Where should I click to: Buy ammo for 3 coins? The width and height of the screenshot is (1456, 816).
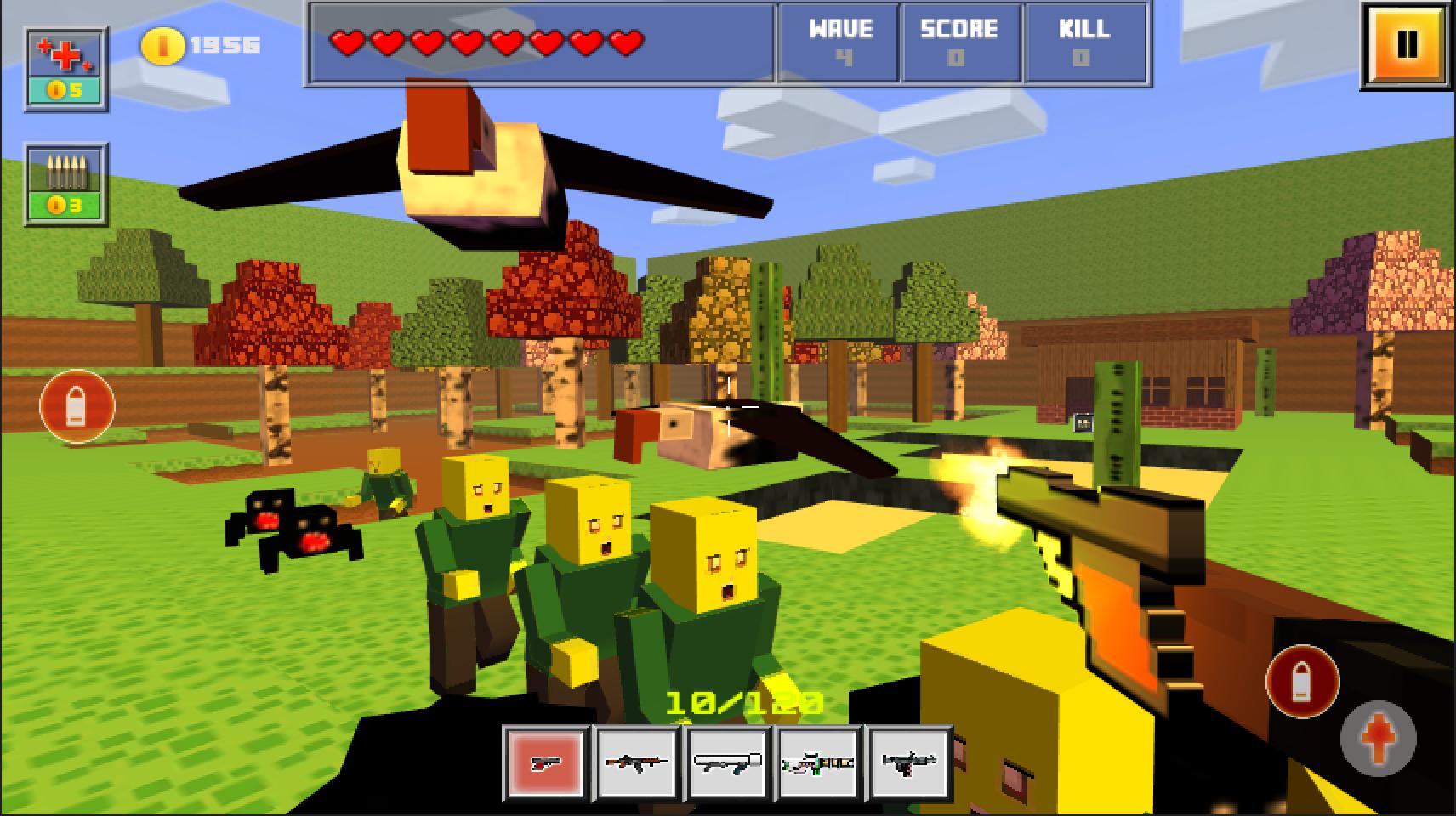click(x=65, y=181)
